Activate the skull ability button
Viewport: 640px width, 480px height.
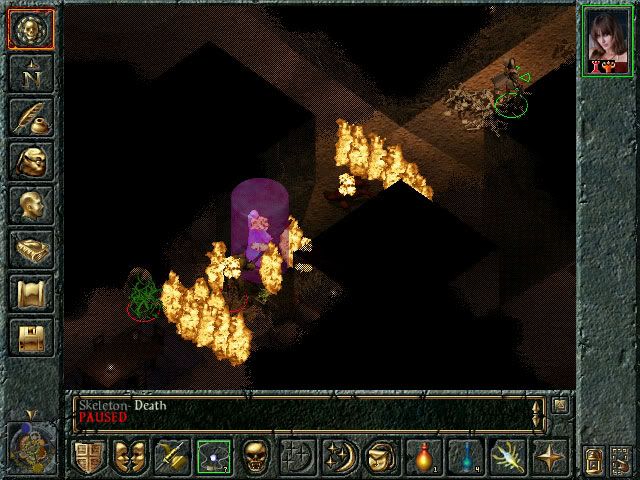tap(255, 457)
